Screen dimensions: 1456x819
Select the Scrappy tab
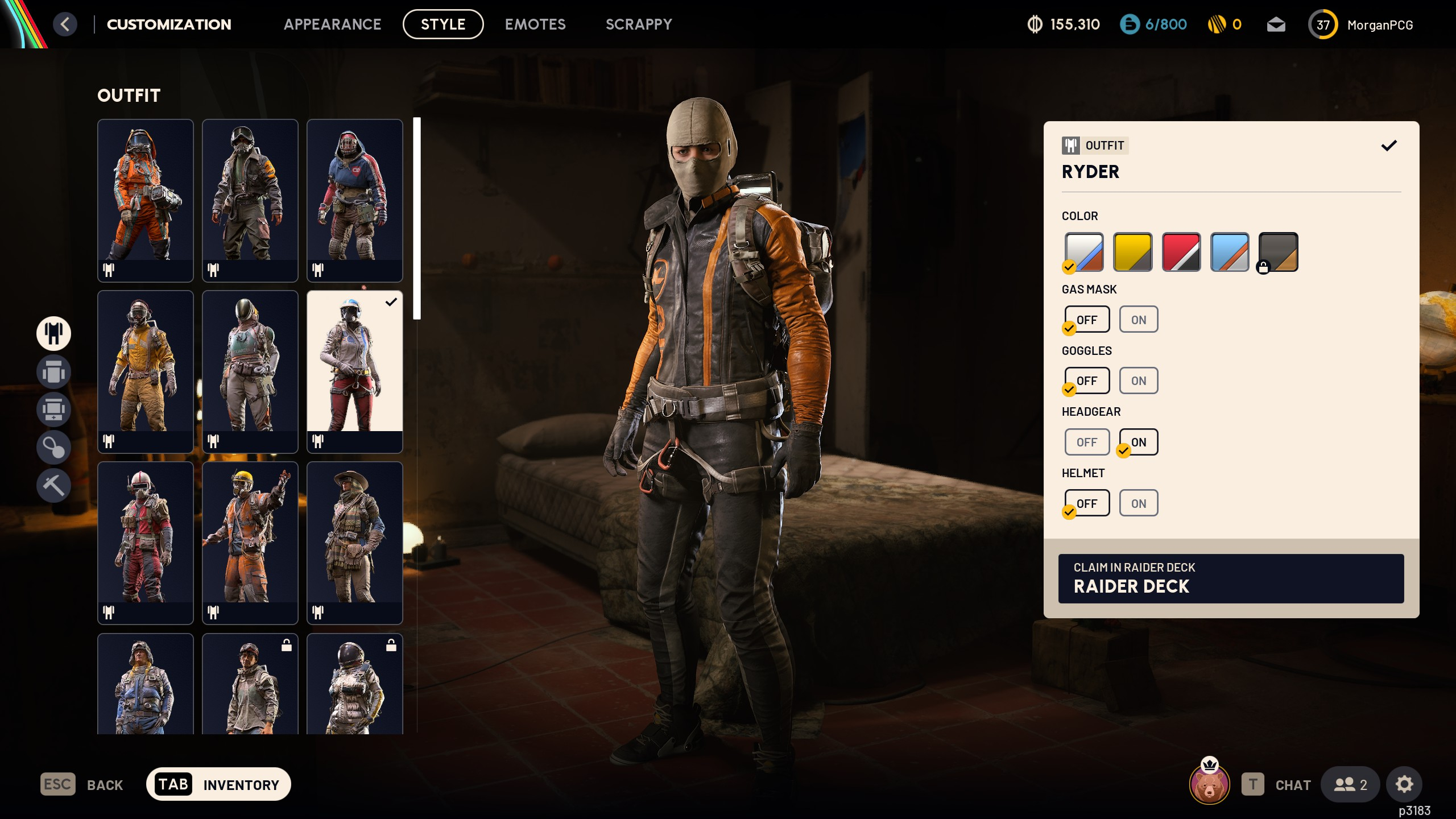point(638,24)
